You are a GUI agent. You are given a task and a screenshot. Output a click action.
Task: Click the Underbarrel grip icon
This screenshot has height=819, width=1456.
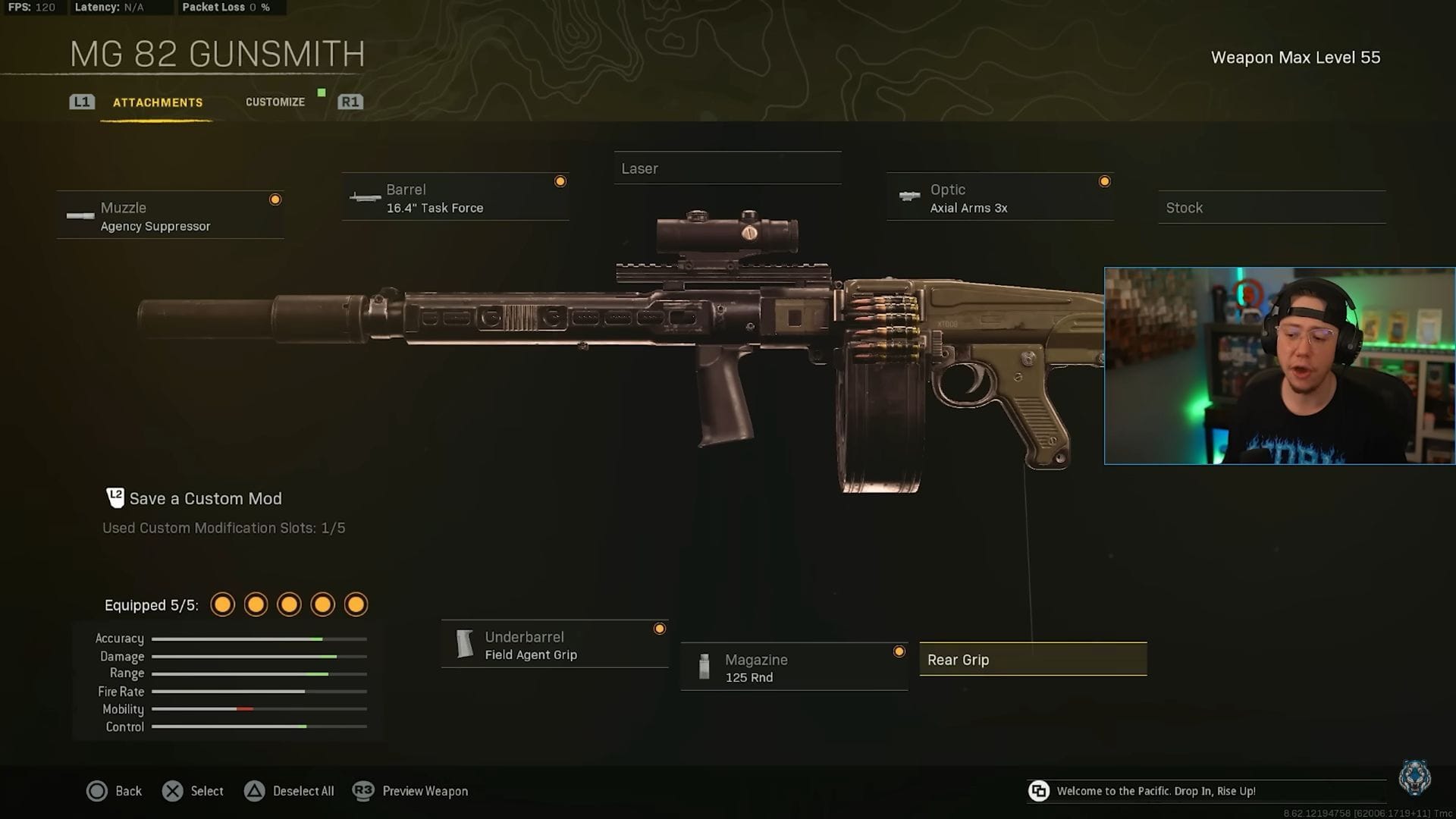(x=464, y=645)
